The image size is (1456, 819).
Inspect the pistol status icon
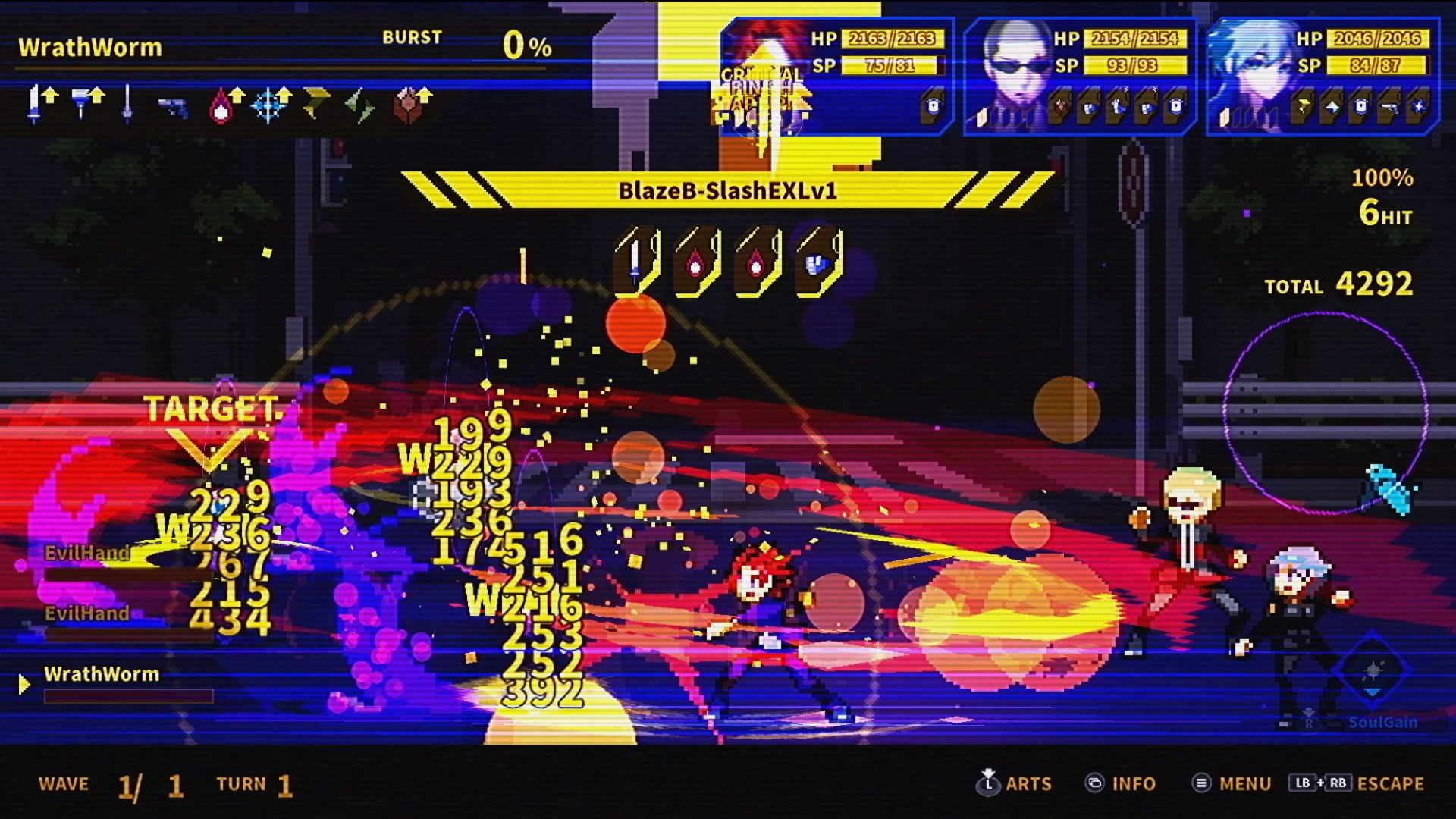[x=173, y=106]
